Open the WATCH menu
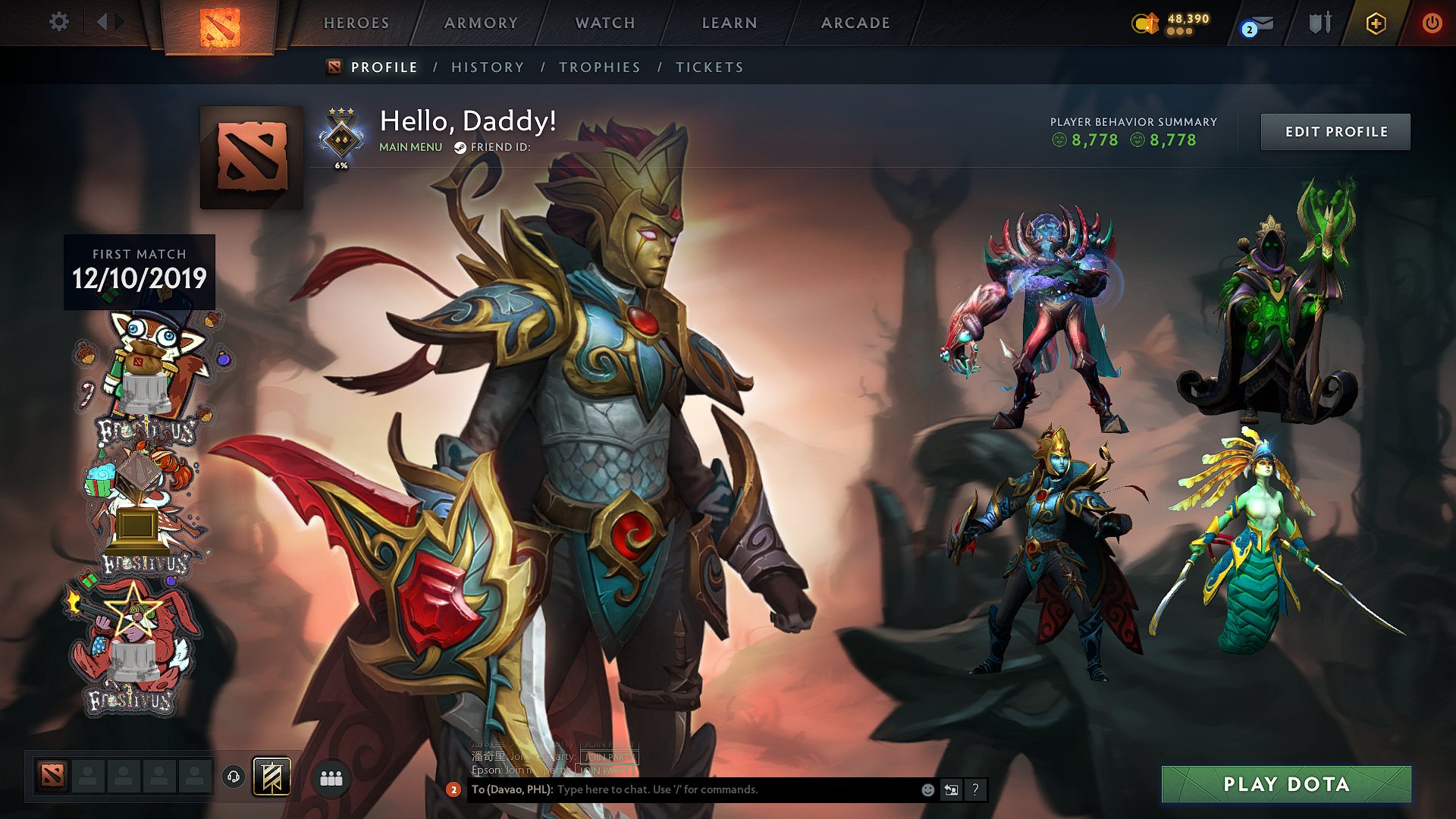Image resolution: width=1456 pixels, height=819 pixels. point(604,23)
